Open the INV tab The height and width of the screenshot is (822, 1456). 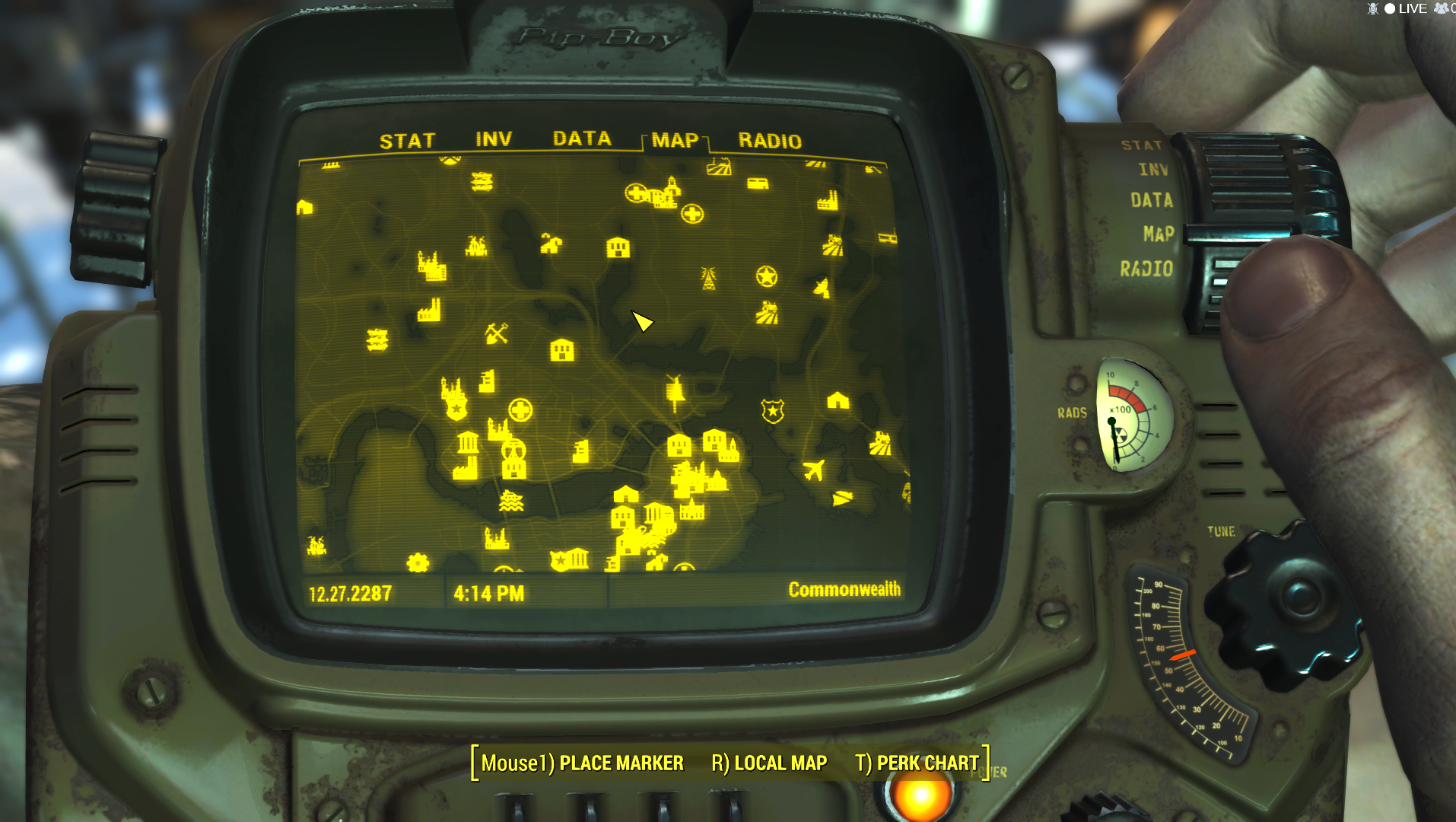pos(494,140)
